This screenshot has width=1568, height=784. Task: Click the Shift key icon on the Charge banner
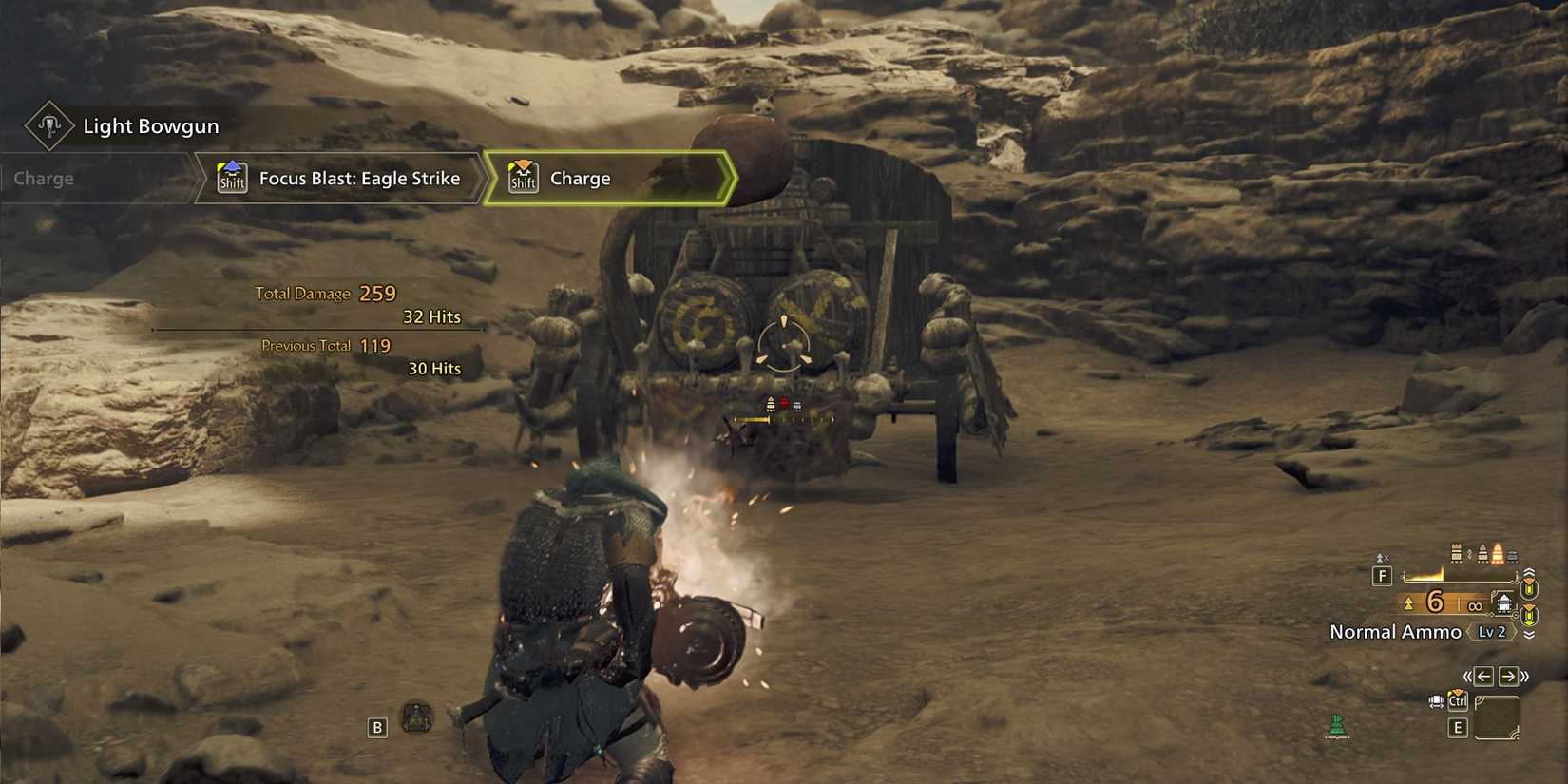tap(523, 177)
